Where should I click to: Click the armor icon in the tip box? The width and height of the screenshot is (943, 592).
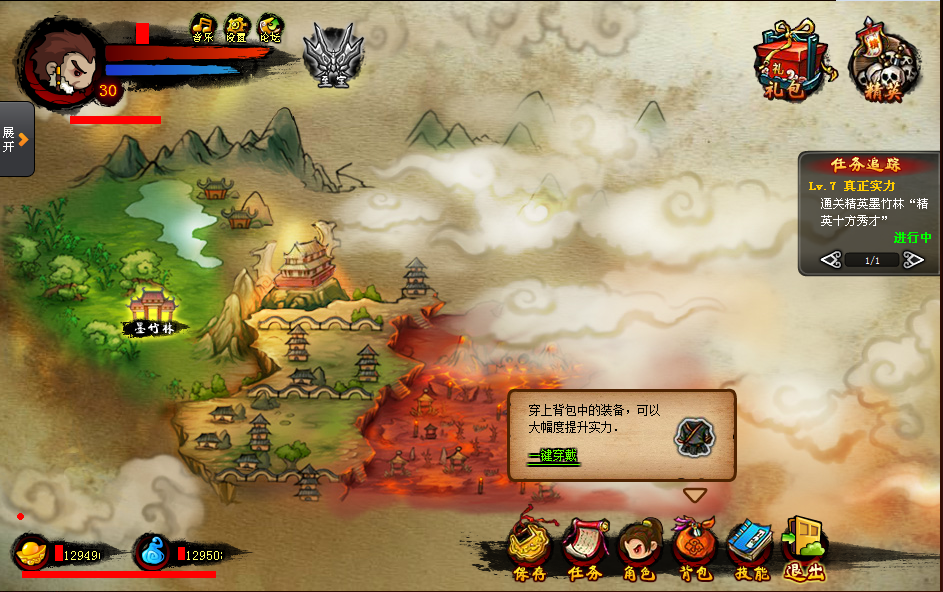point(692,436)
